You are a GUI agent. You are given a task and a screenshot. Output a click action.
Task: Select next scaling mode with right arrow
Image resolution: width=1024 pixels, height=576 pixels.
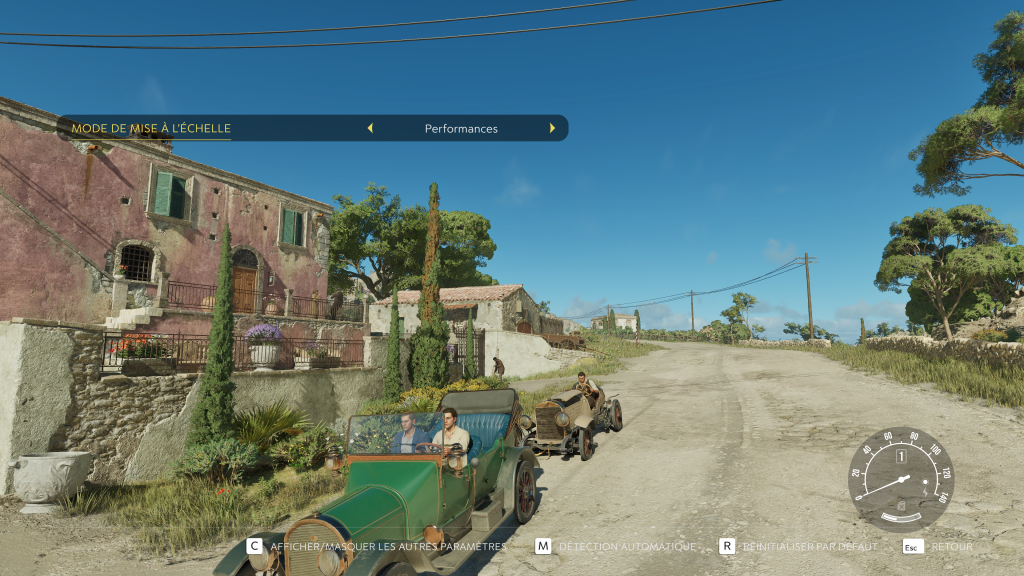tap(551, 128)
